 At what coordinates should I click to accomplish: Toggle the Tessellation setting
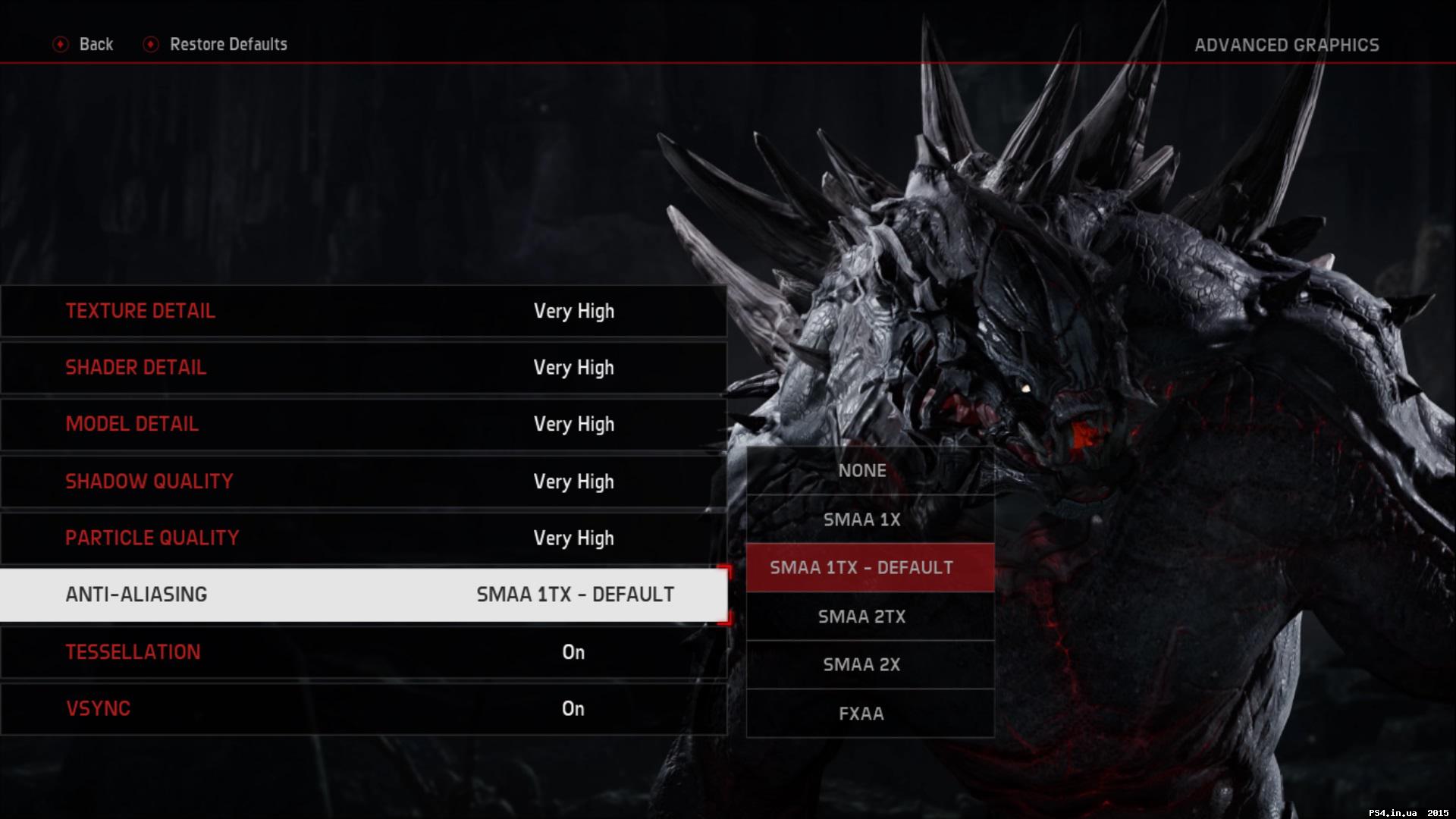(x=364, y=652)
